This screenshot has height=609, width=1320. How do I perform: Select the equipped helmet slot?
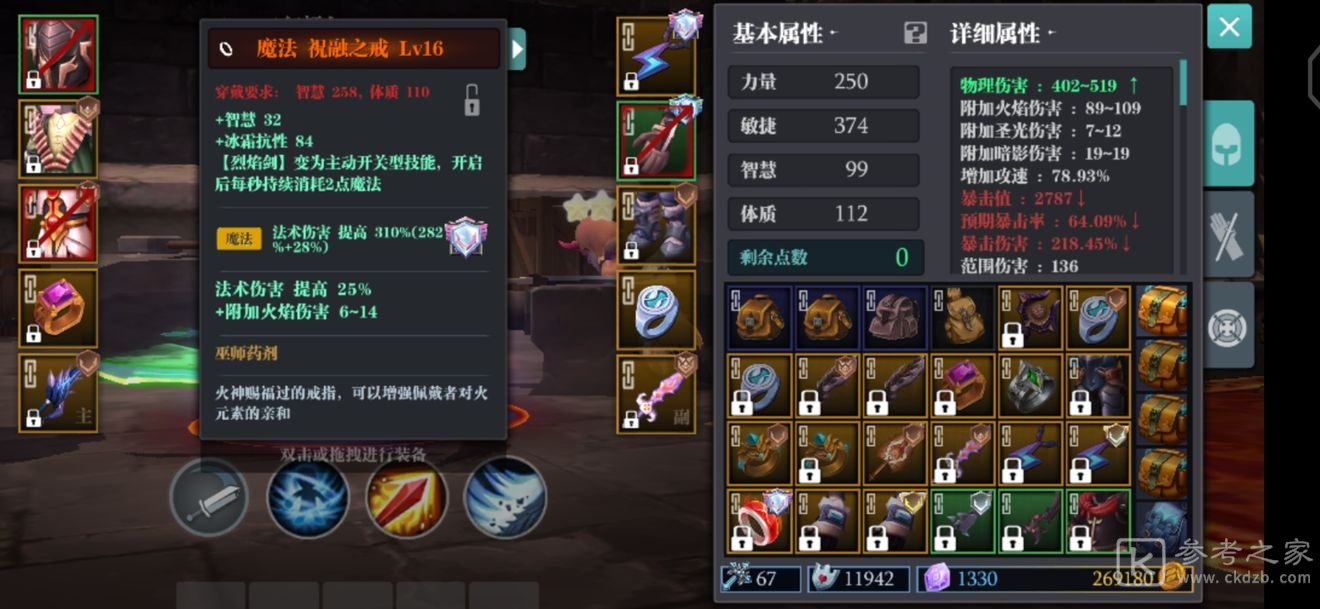(58, 54)
